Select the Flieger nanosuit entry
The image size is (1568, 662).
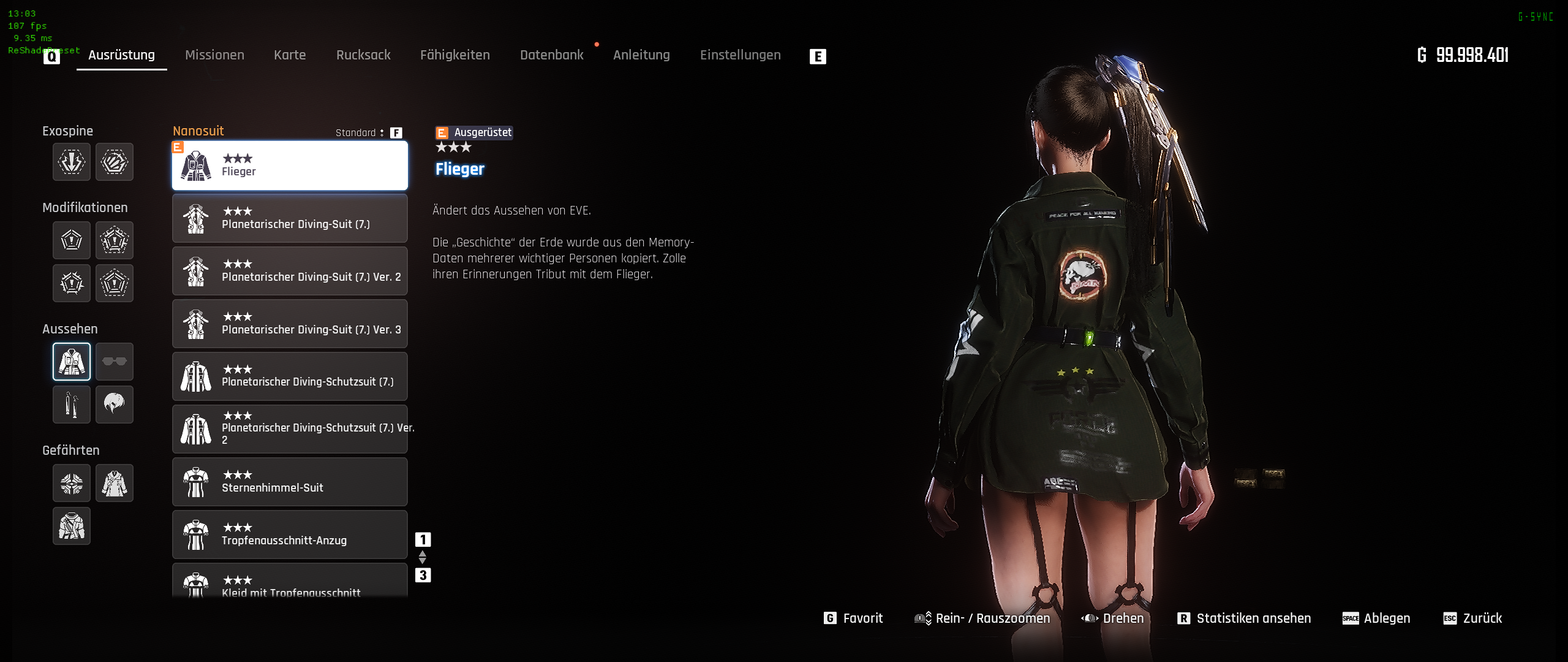click(x=290, y=165)
